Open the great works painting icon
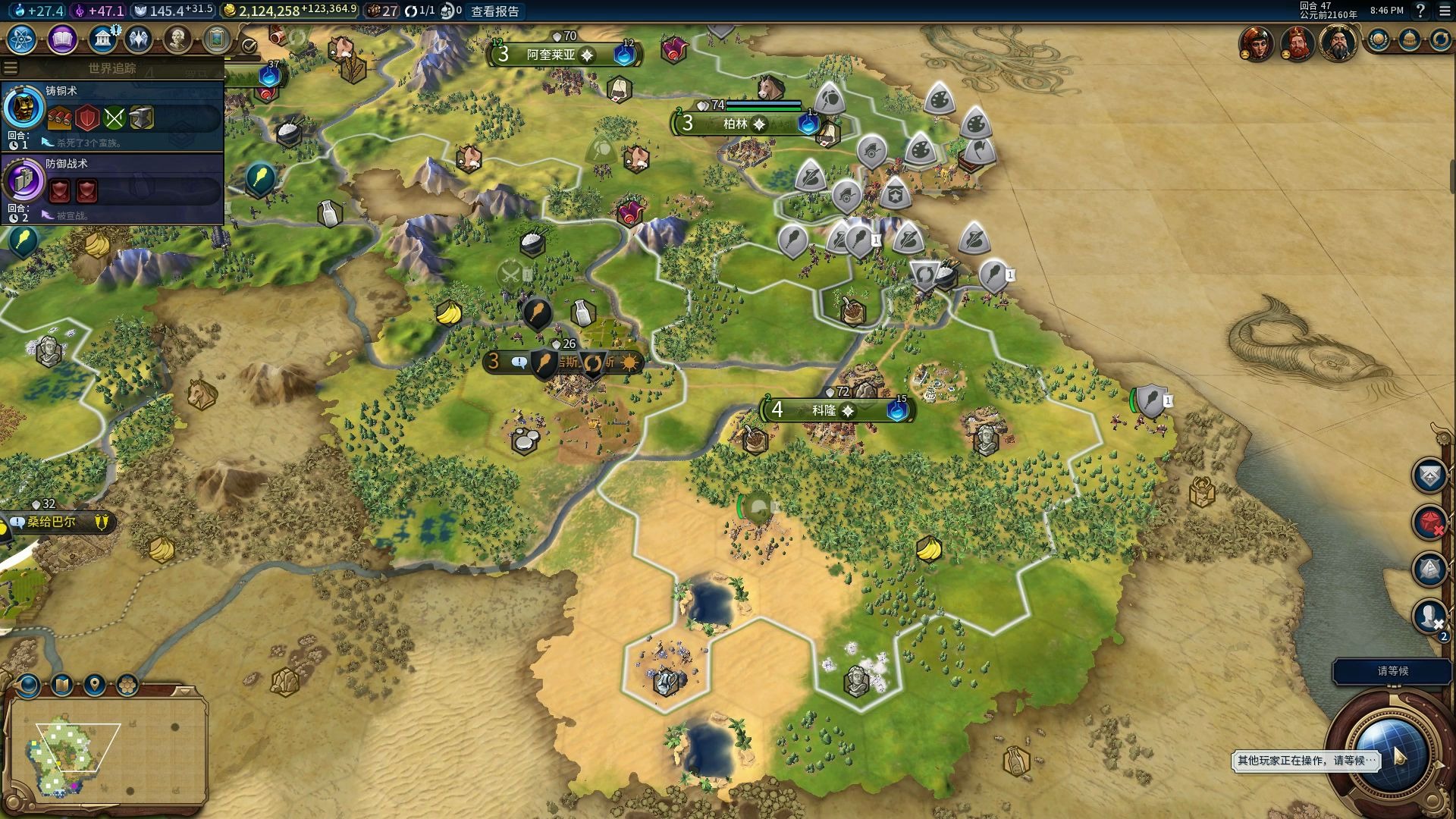 pos(216,39)
